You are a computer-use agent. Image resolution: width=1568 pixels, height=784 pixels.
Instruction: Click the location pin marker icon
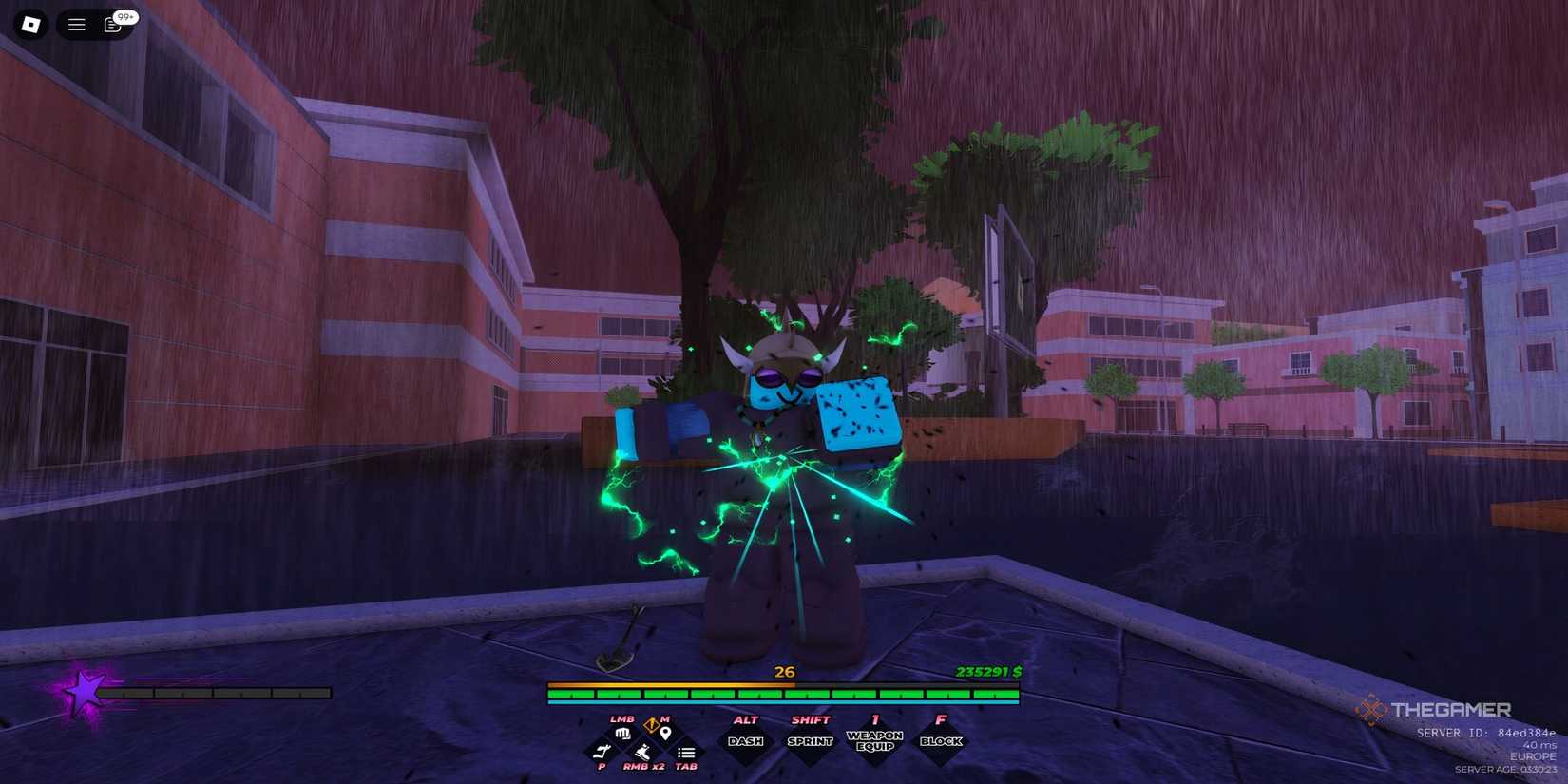click(667, 732)
